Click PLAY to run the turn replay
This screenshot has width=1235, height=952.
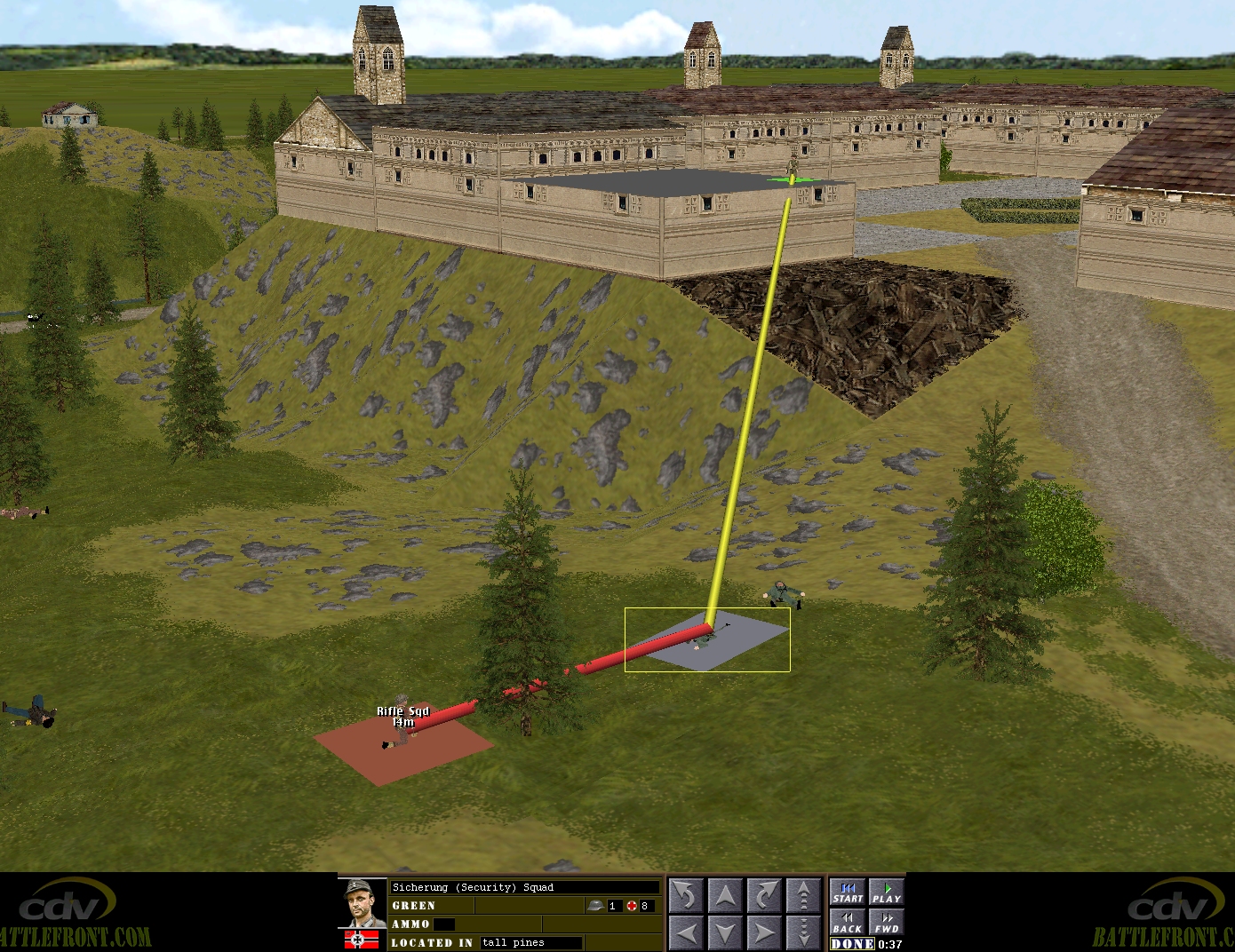pyautogui.click(x=886, y=892)
